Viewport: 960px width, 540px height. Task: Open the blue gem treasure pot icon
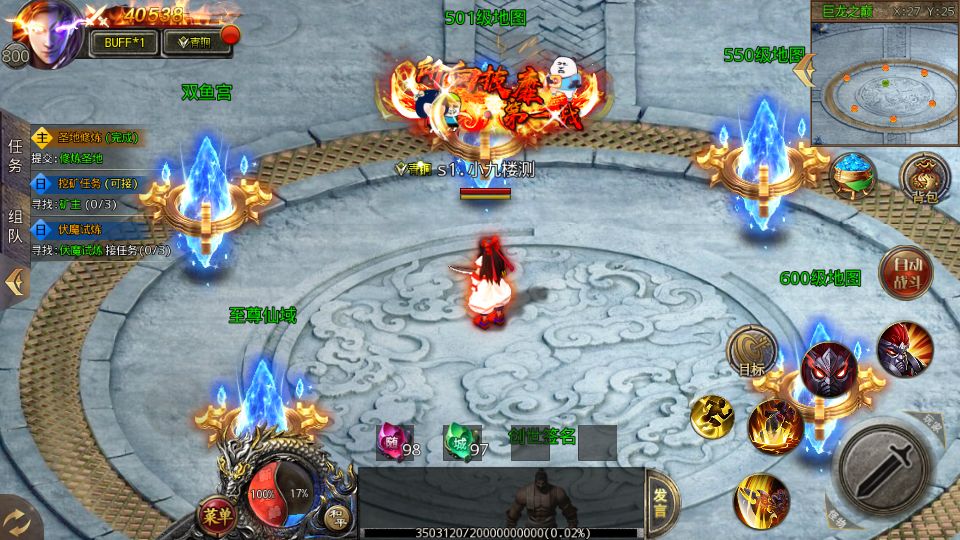pos(853,176)
